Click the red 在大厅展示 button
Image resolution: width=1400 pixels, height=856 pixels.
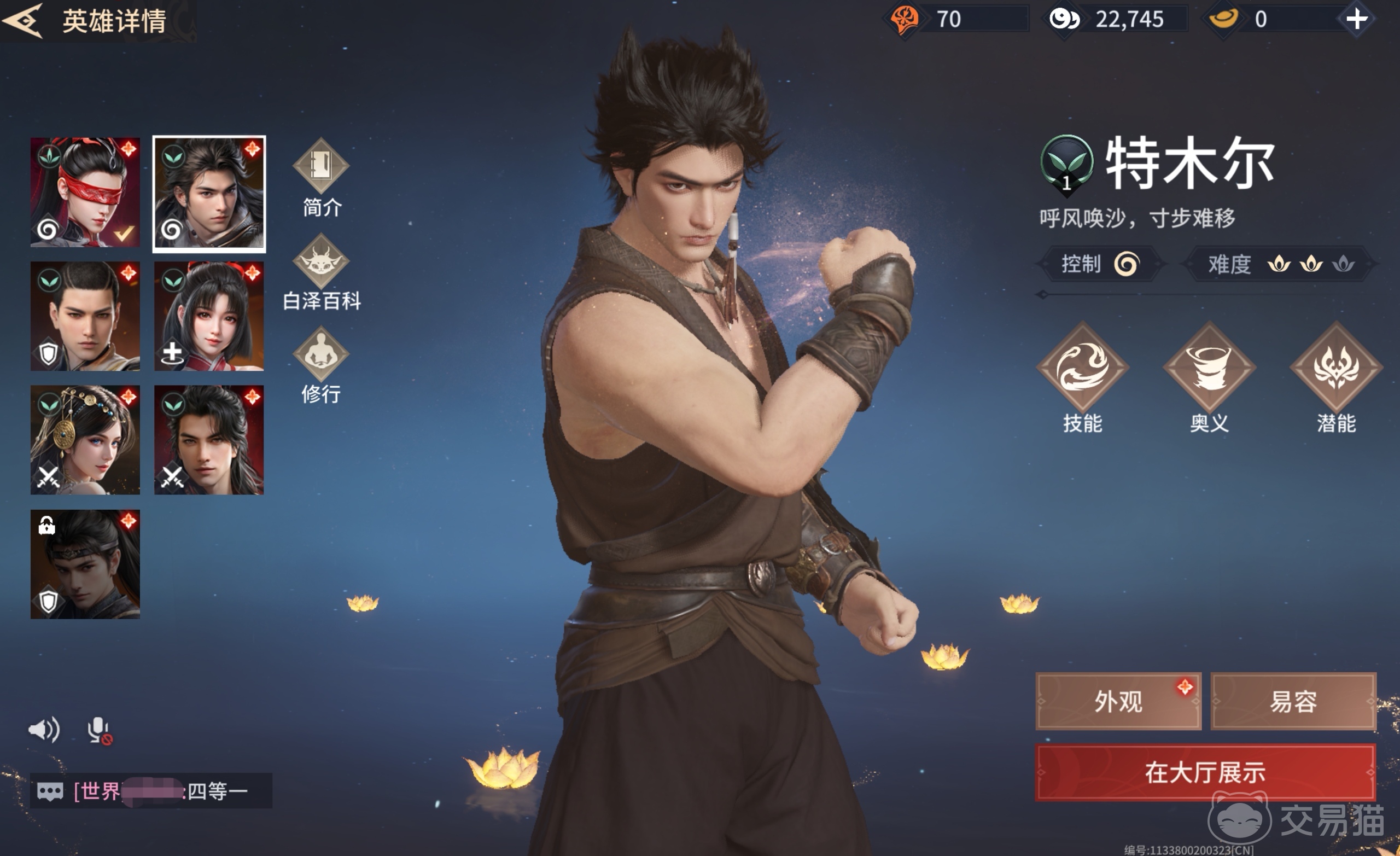(1205, 772)
